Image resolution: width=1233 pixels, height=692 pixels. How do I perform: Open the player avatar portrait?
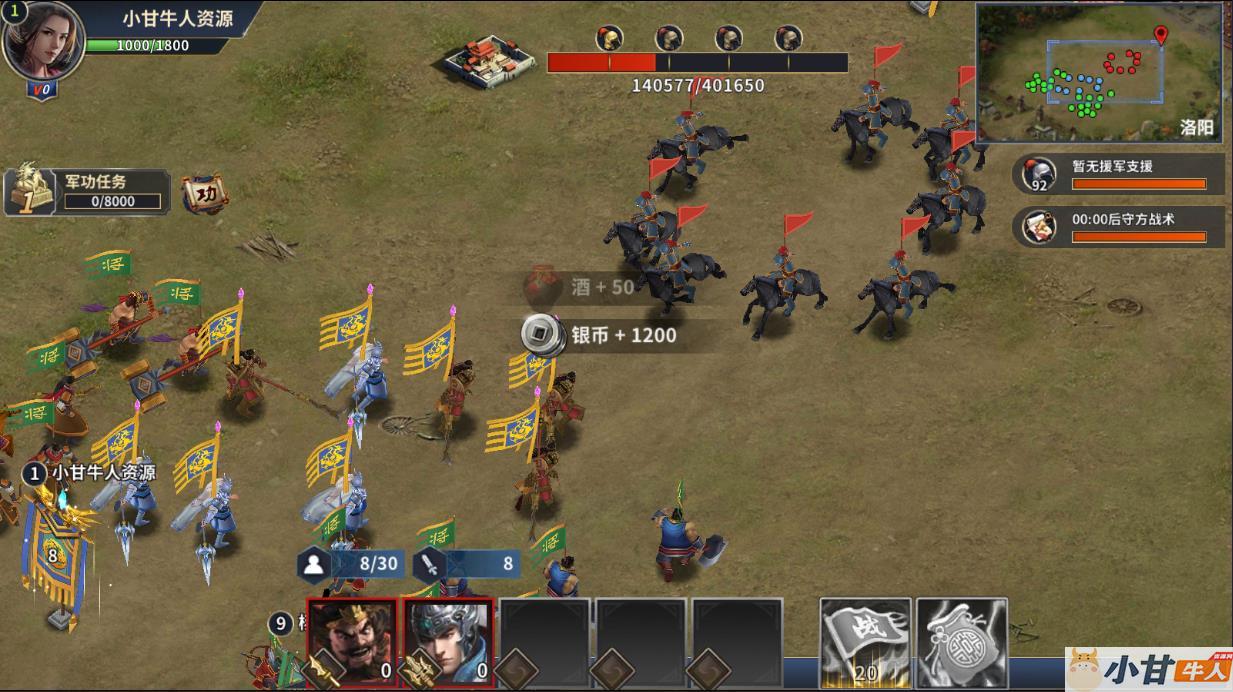click(43, 40)
